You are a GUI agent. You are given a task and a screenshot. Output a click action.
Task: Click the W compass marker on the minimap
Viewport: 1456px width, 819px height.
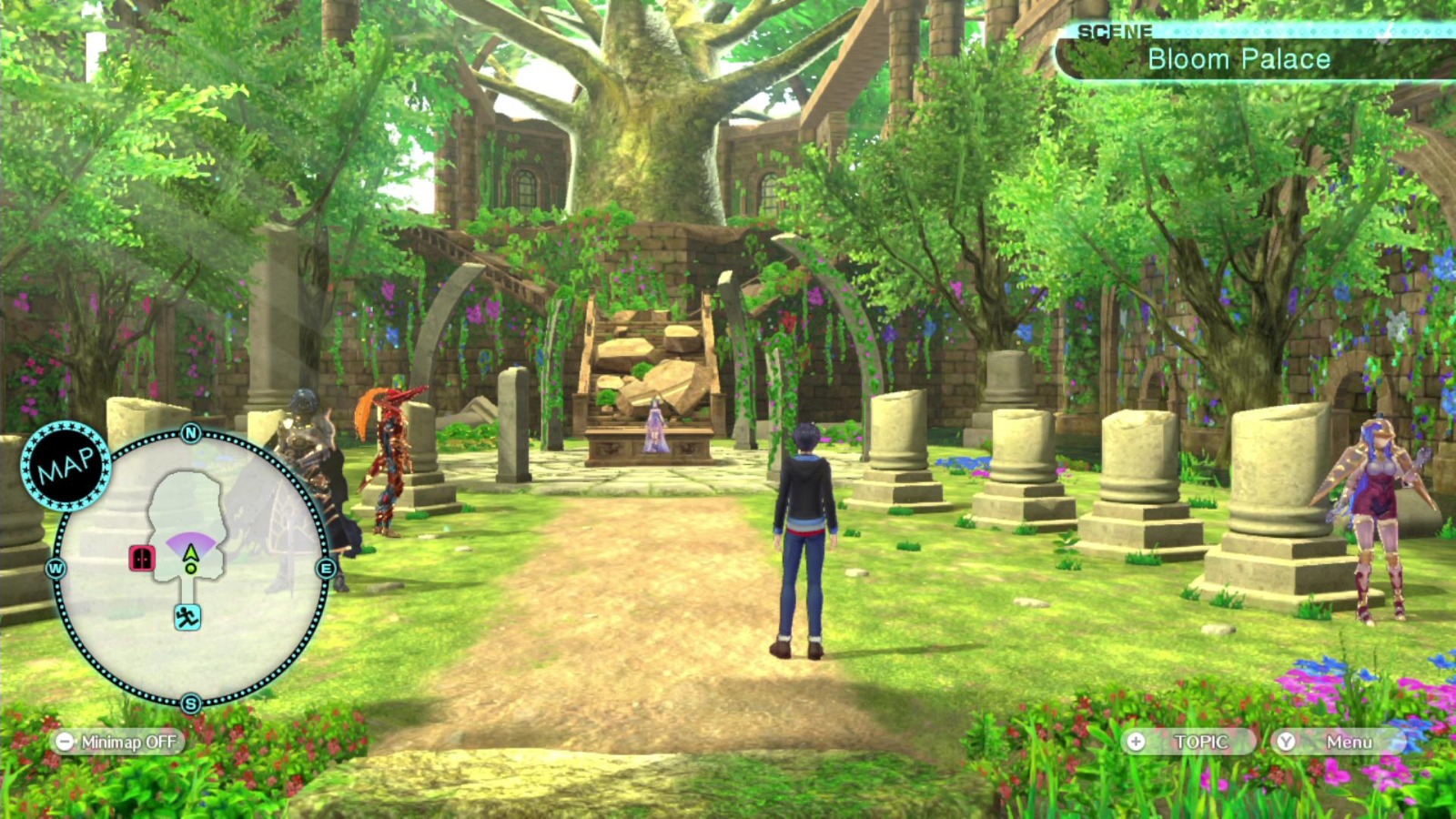click(55, 568)
